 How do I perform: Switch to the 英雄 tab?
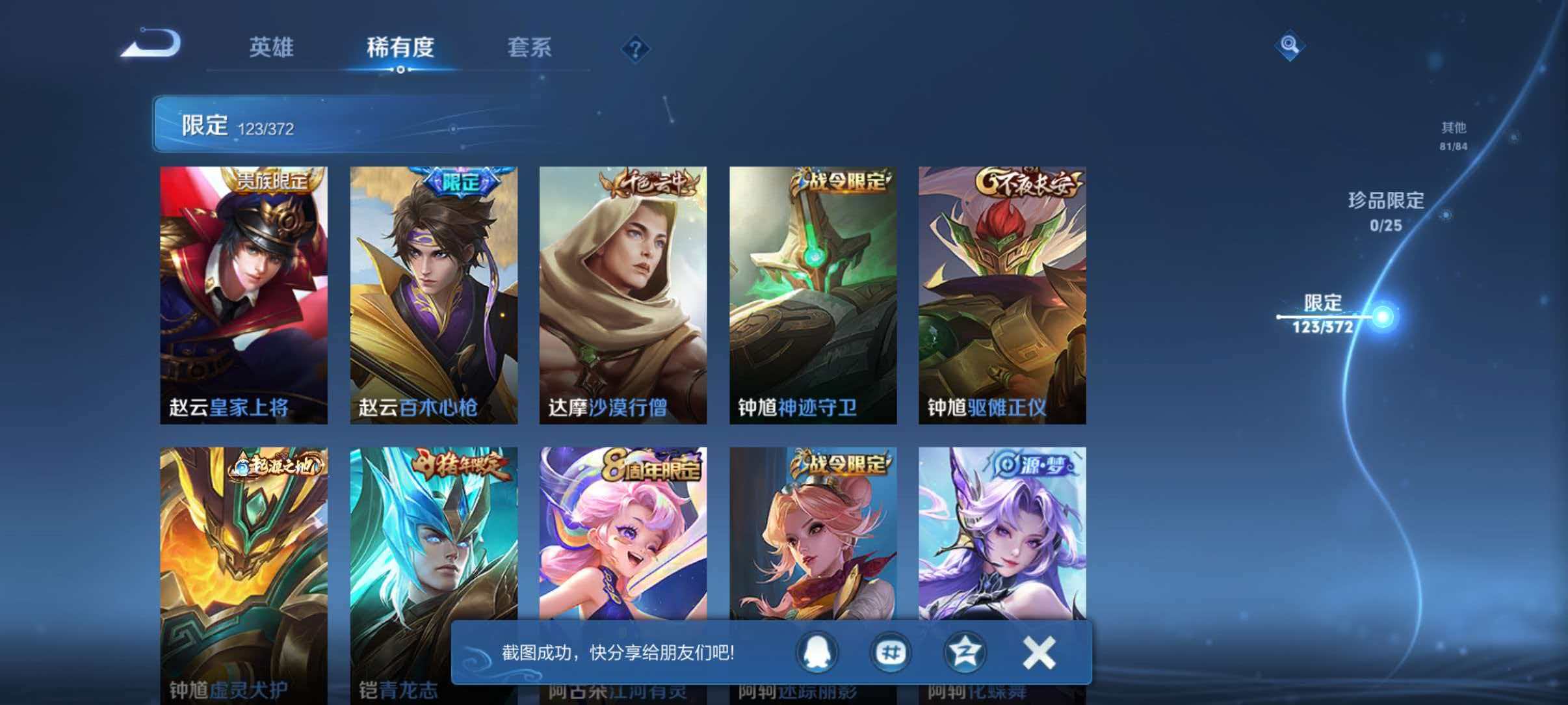tap(273, 48)
